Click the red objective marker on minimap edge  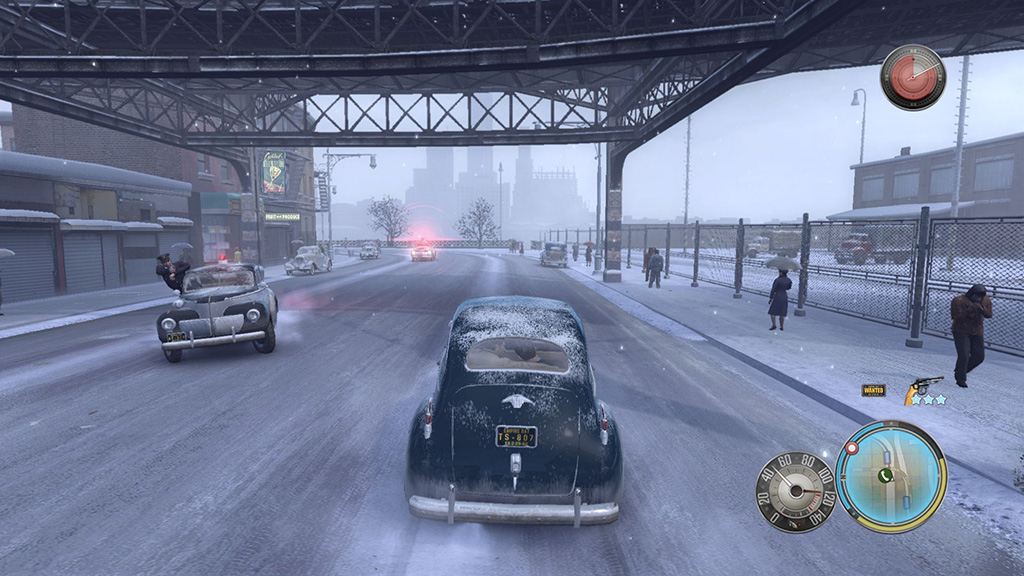(x=852, y=449)
